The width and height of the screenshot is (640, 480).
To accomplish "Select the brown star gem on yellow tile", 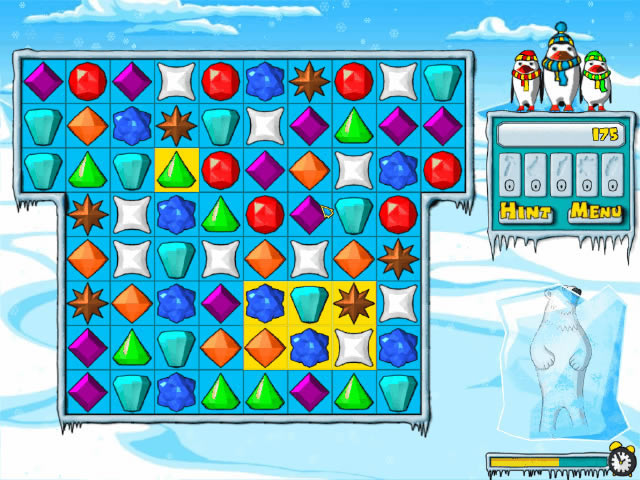I will (353, 301).
